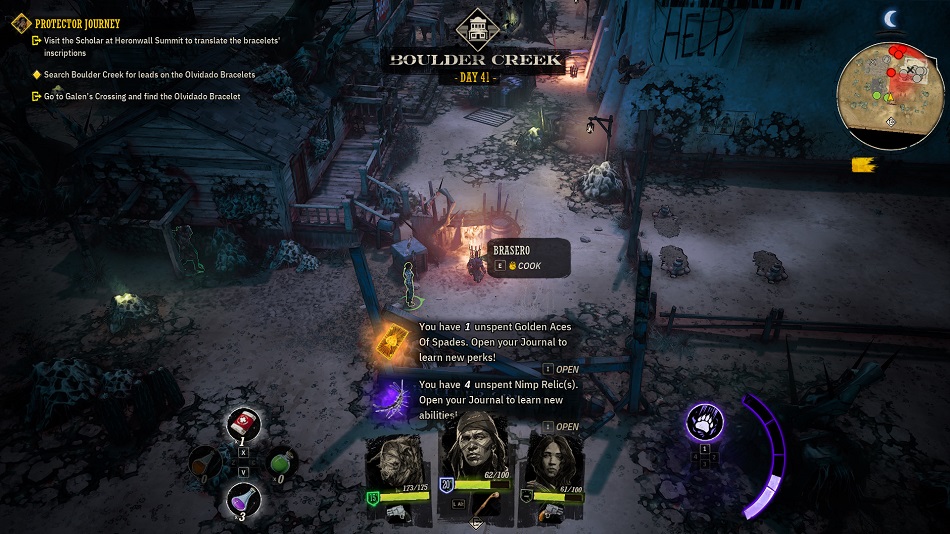950x534 pixels.
Task: Activate the bear paw ability
Action: tap(704, 423)
